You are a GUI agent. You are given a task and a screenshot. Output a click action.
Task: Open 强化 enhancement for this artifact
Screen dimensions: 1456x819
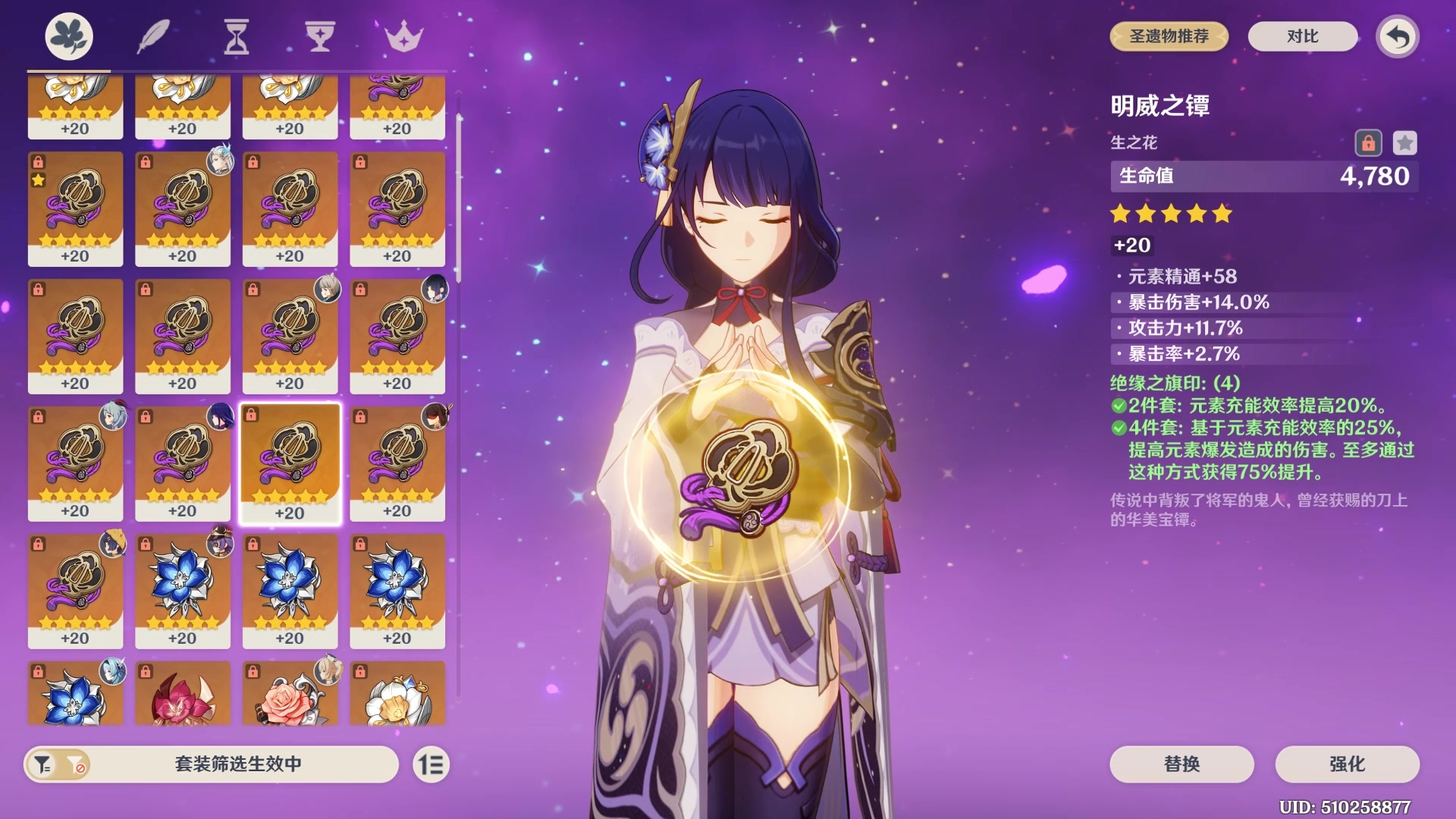[x=1347, y=764]
